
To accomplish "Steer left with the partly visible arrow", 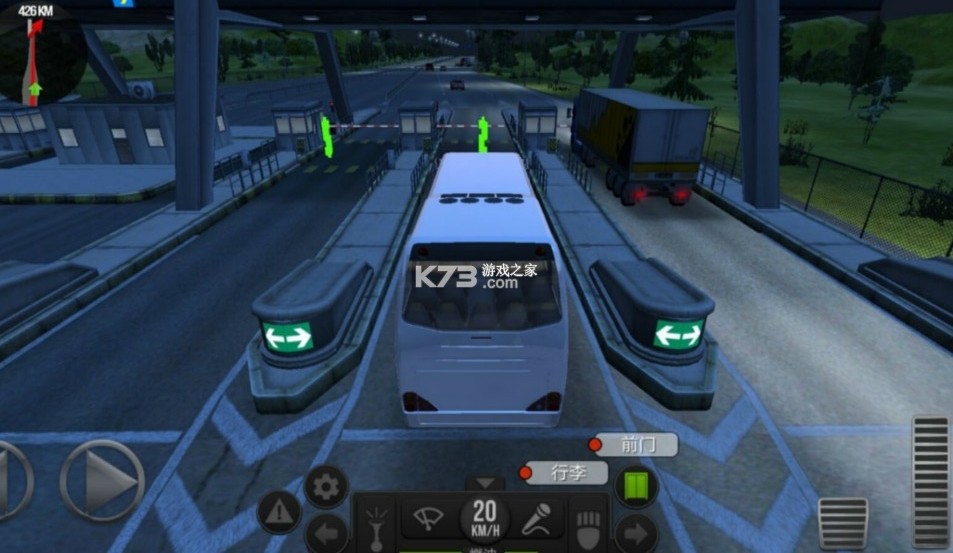I will 12,481.
